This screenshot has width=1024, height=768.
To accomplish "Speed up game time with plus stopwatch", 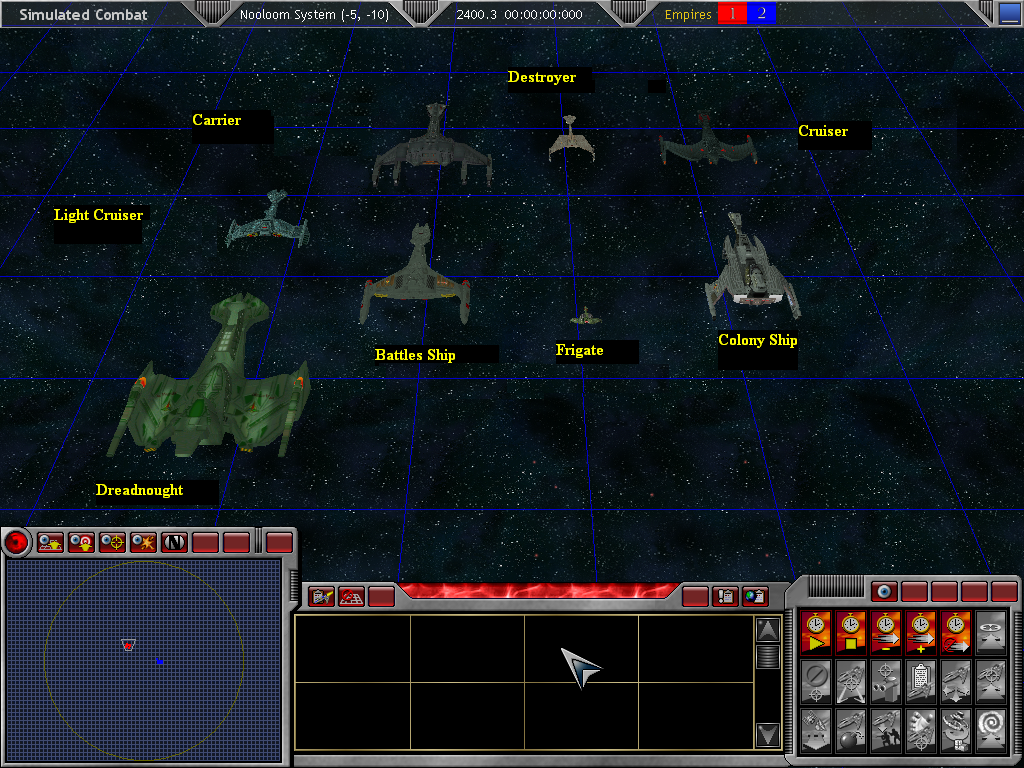I will (922, 633).
